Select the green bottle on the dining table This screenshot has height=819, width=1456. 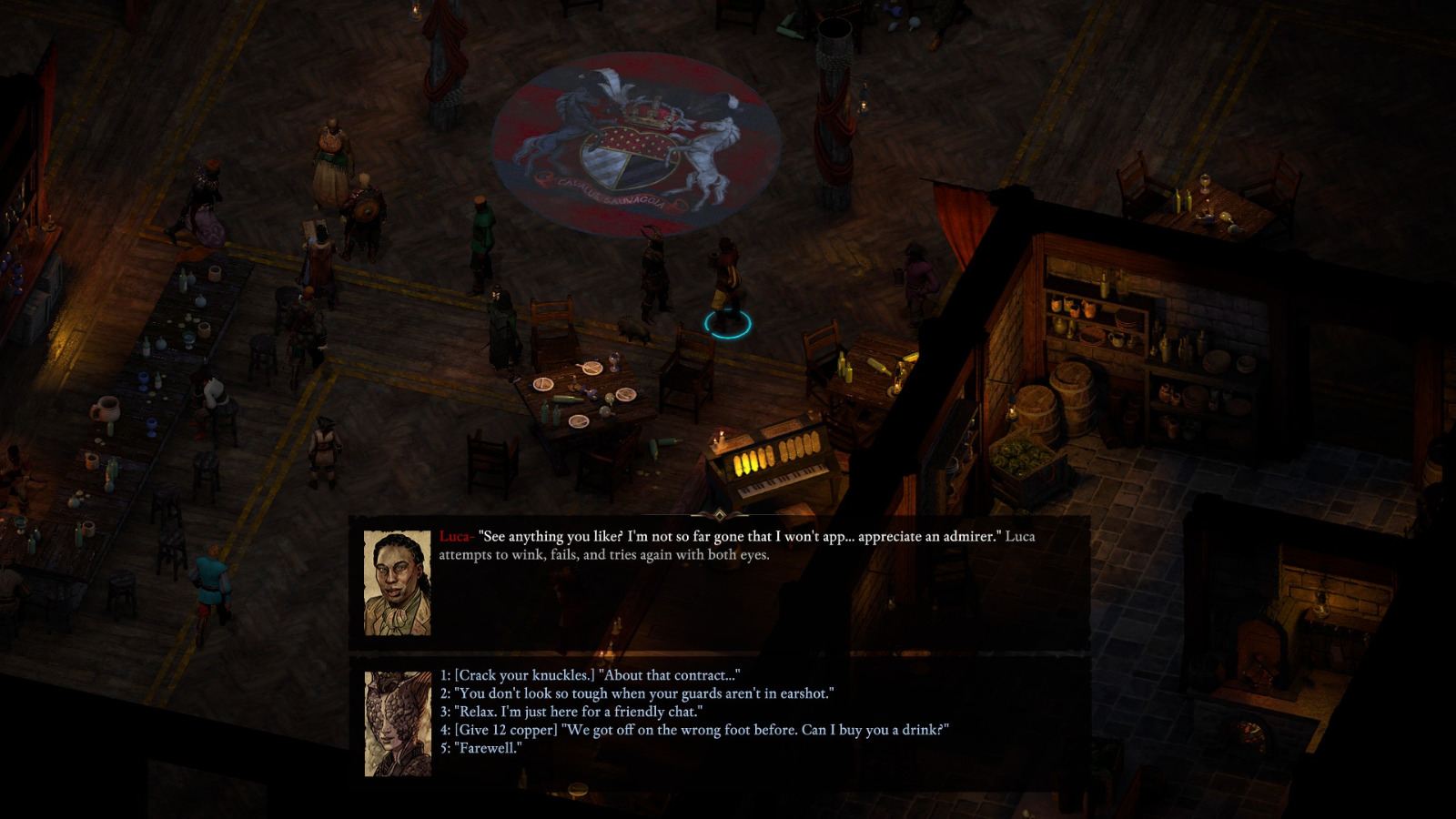tap(571, 398)
